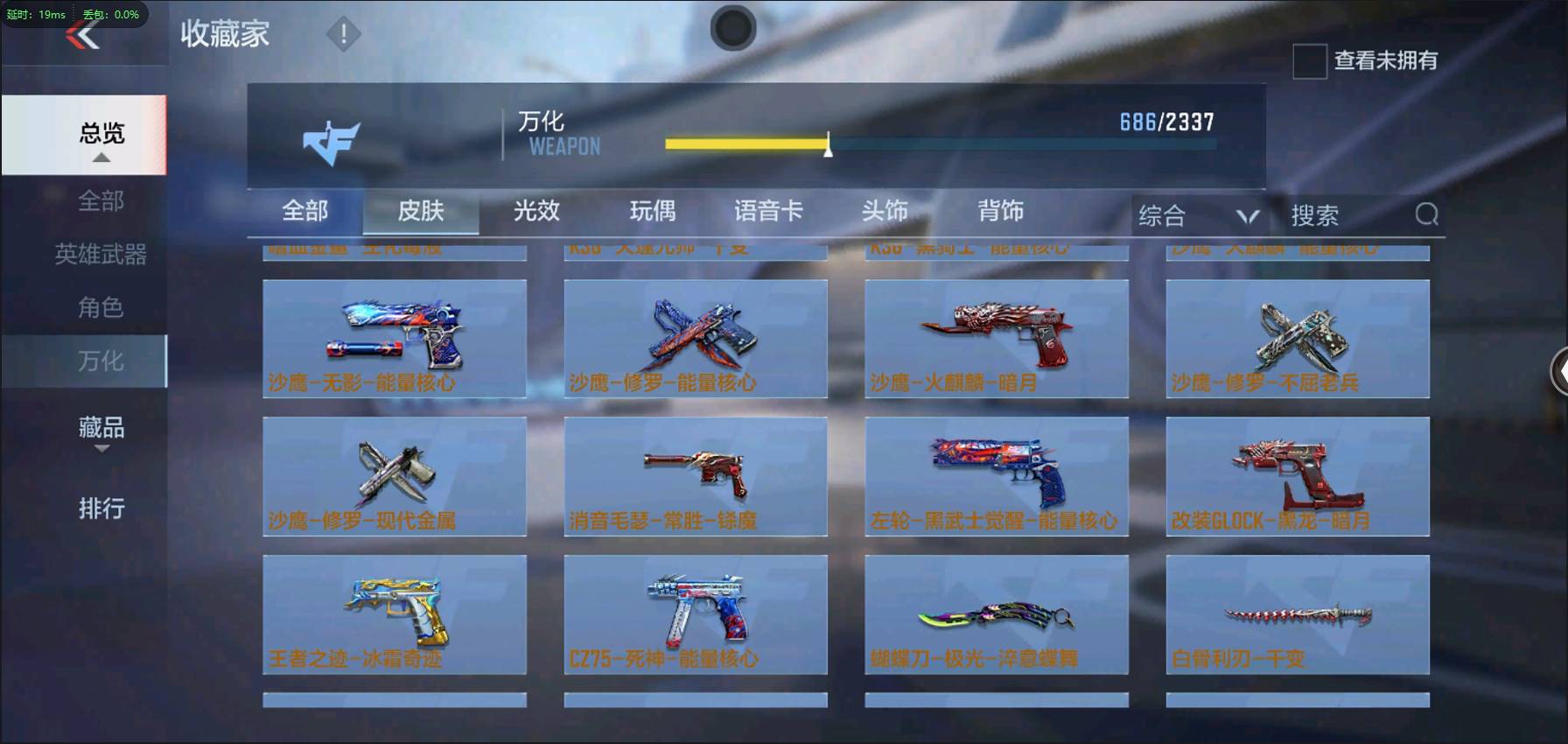Pick the 蝴蝶刀-极光-淬毒蝶舞 knife skin
This screenshot has width=1568, height=744.
tap(997, 614)
